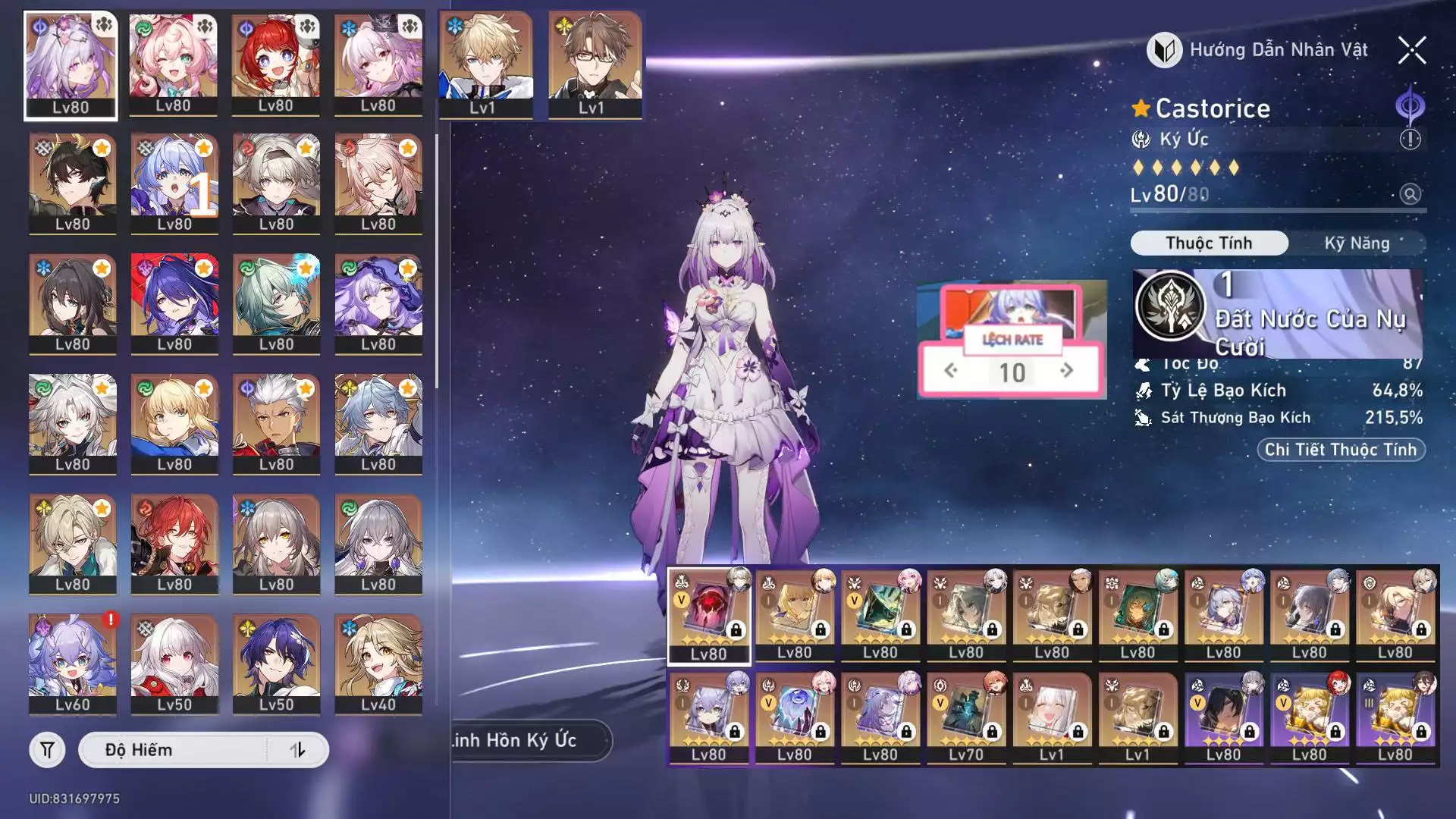This screenshot has height=819, width=1456.
Task: Open Hướng Dẫn Nhân Vật guide
Action: [x=1259, y=50]
